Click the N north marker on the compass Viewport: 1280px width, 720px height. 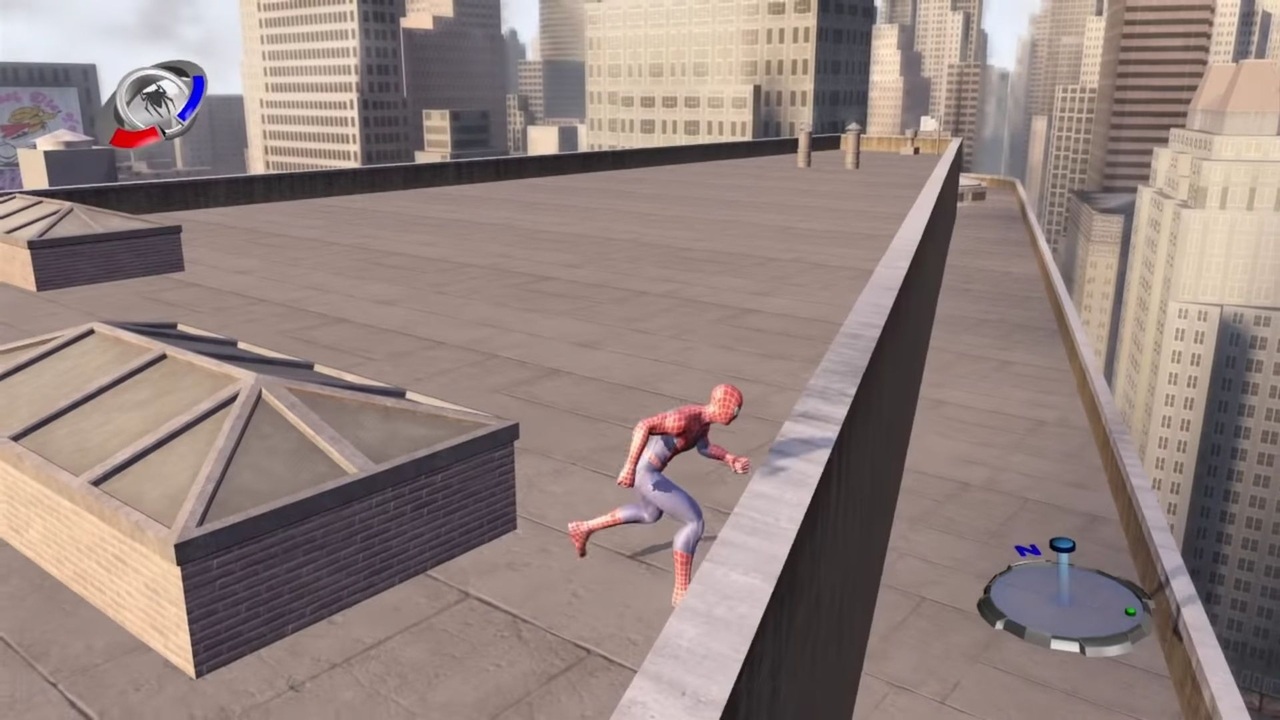[x=1026, y=550]
